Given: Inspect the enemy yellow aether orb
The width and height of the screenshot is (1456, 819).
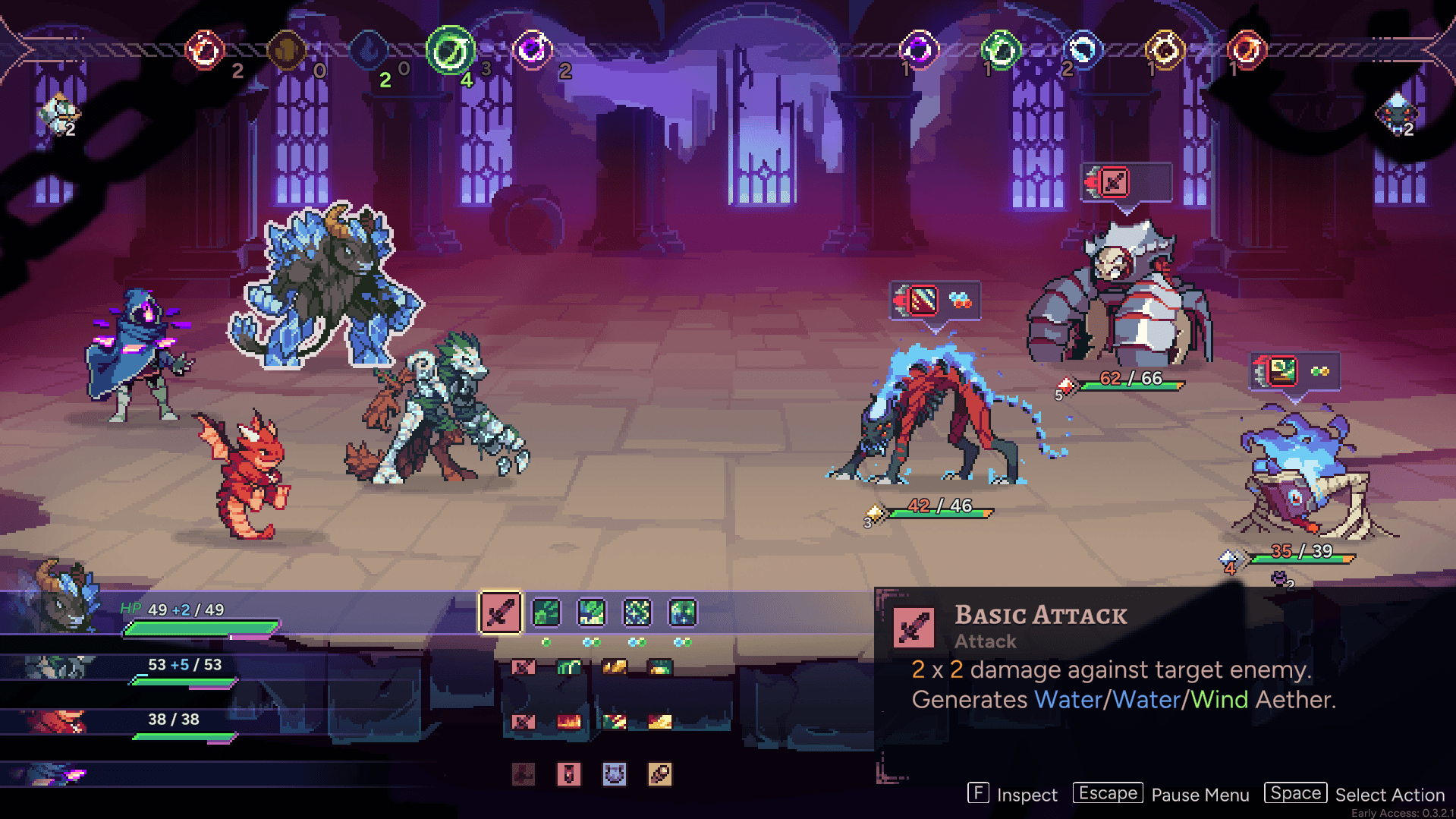Looking at the screenshot, I should point(1165,50).
